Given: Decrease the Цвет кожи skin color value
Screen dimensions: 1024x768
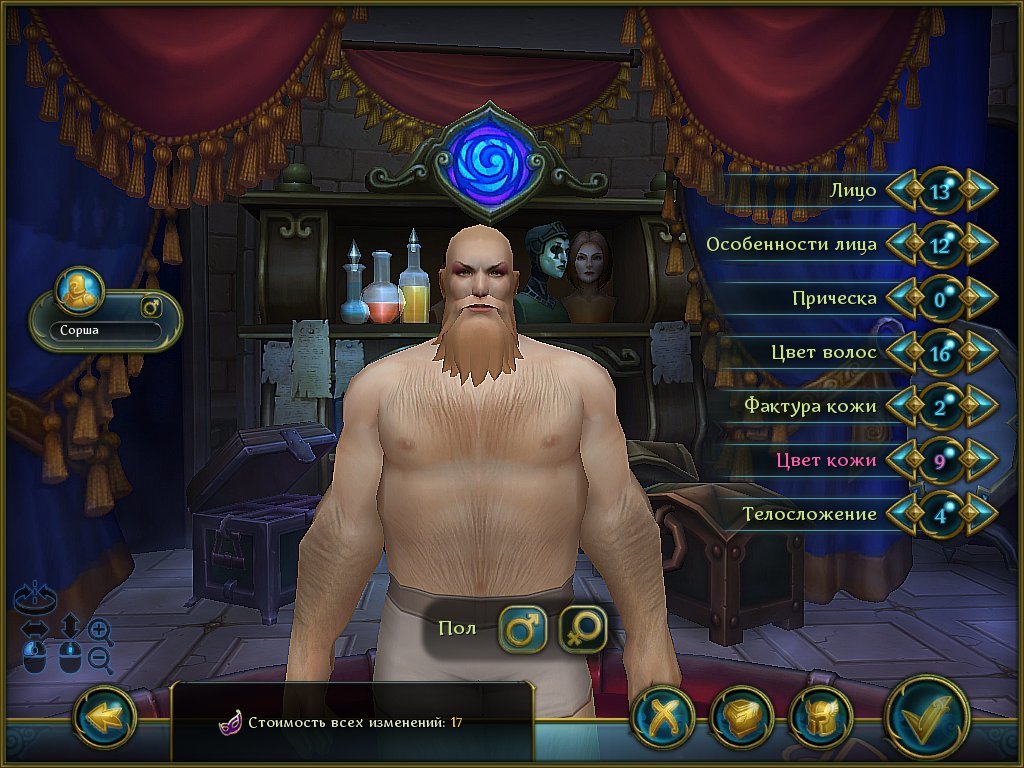Looking at the screenshot, I should [x=903, y=460].
